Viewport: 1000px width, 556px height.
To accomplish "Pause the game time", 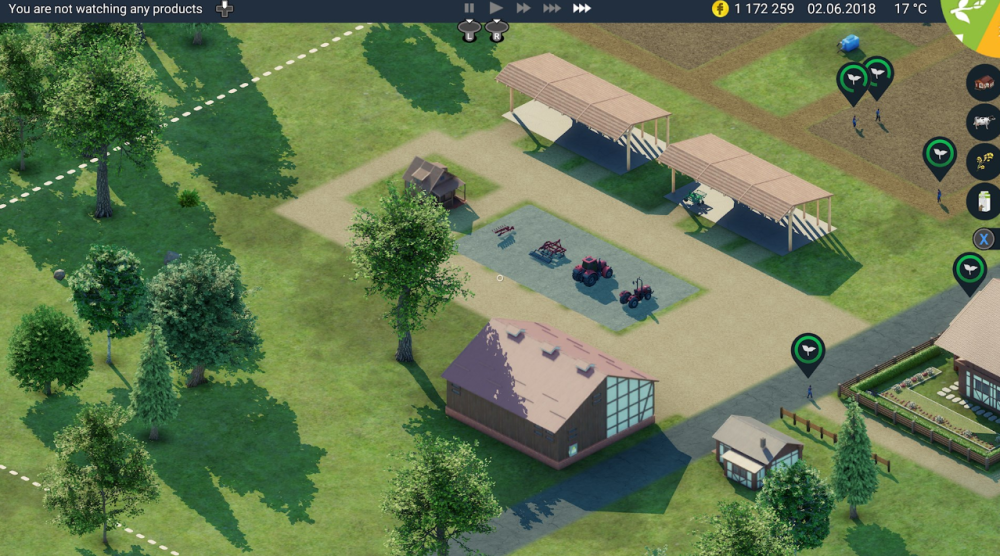I will tap(469, 8).
